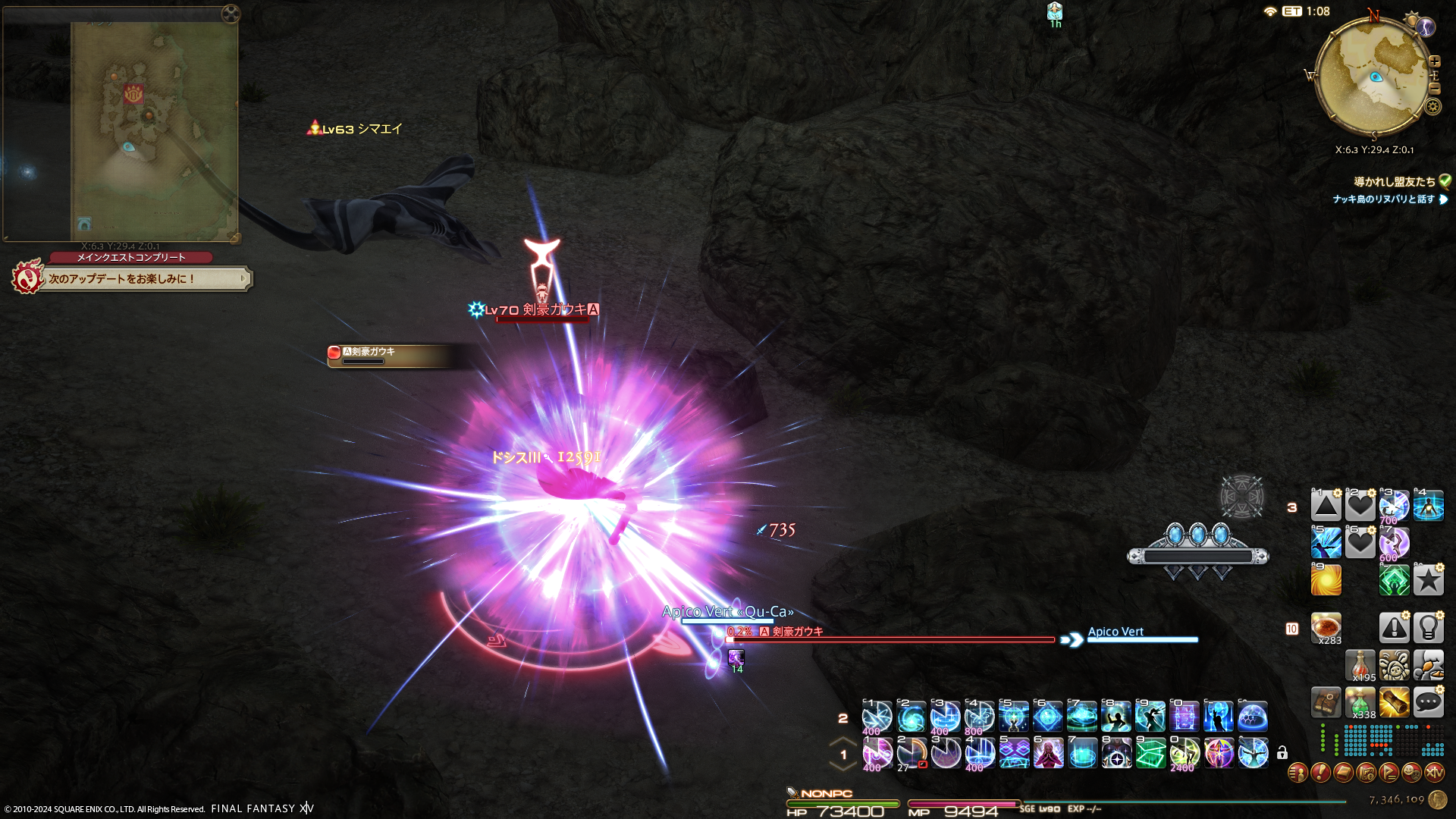
Task: Zoom in the minimap with the plus button
Action: [1435, 61]
